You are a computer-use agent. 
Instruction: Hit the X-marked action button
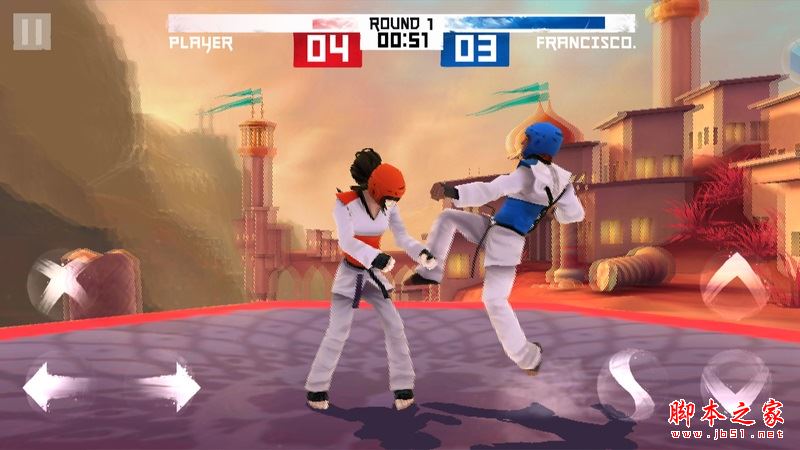(60, 281)
